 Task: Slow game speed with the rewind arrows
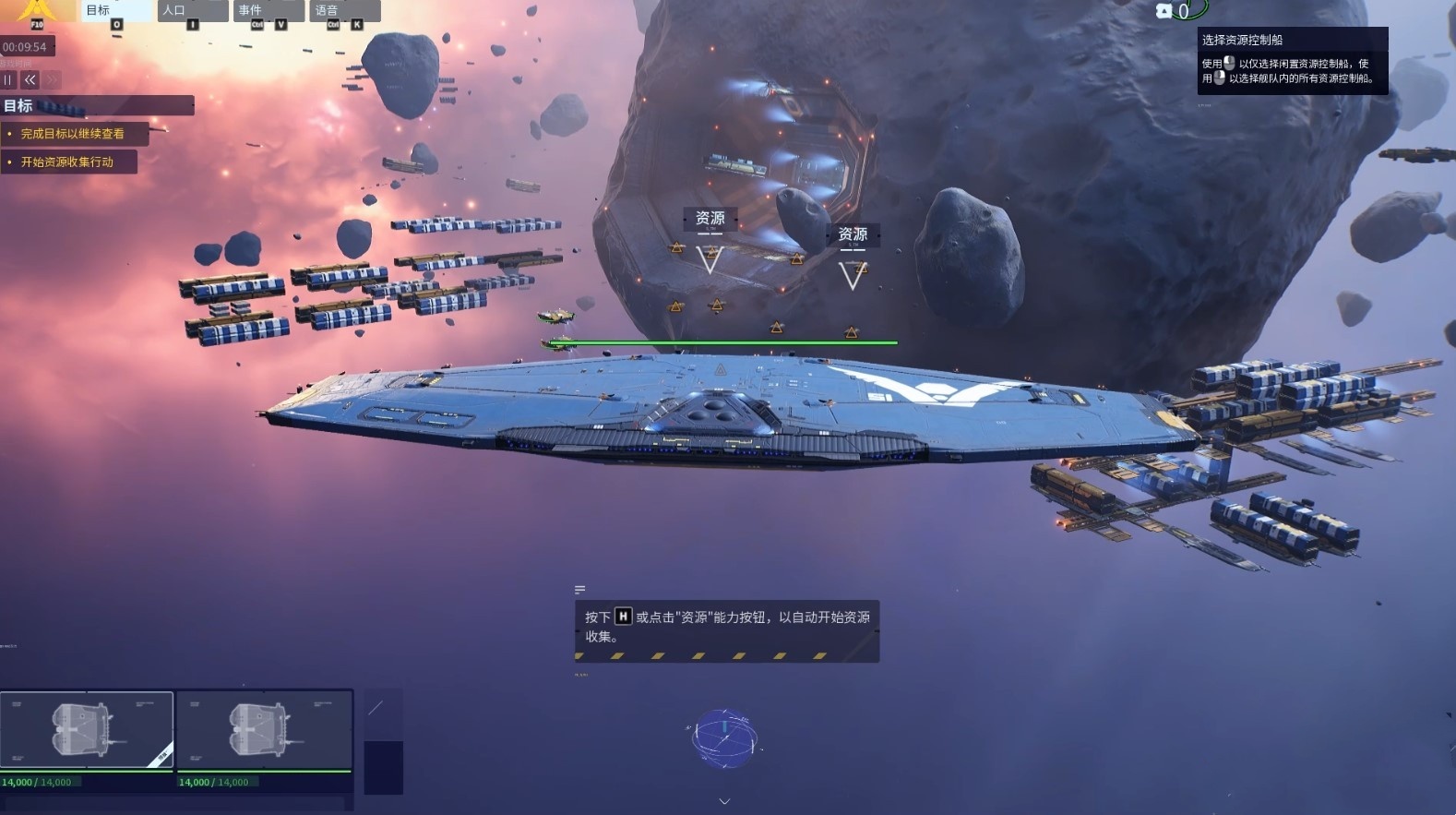30,80
